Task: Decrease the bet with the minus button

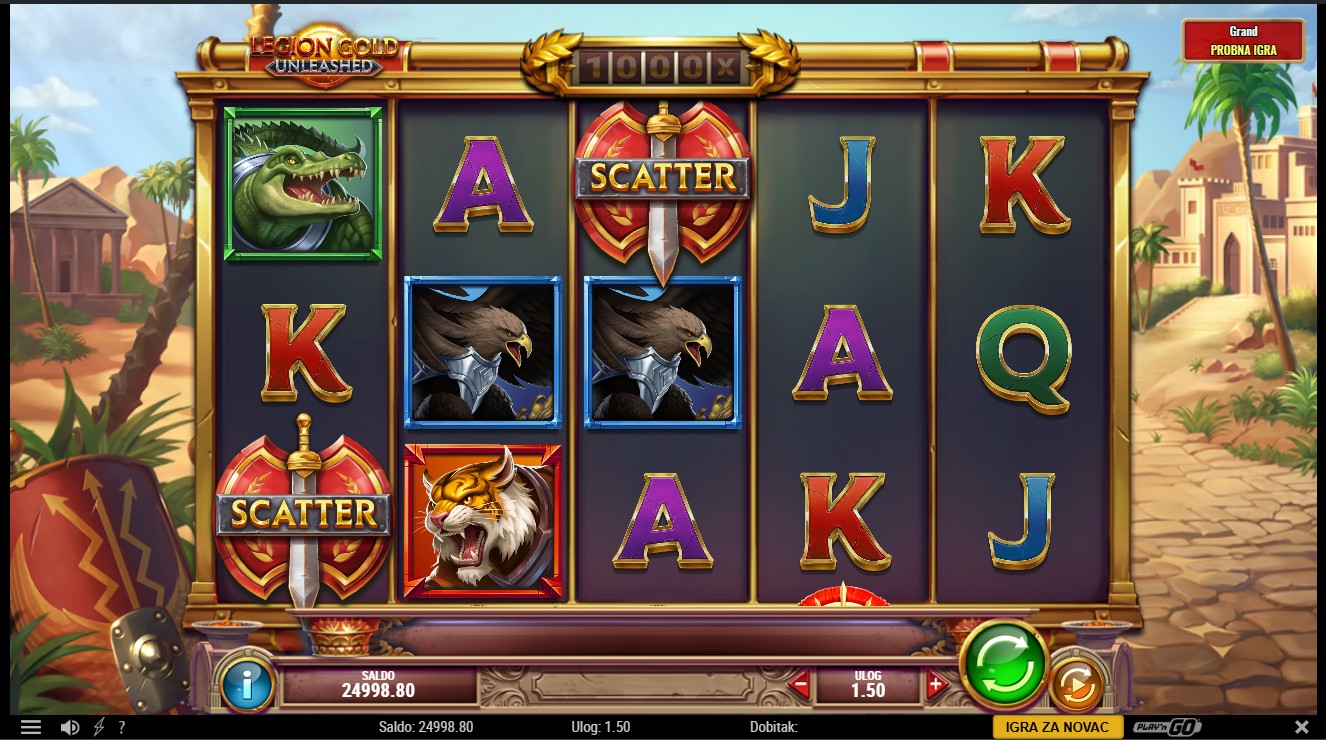Action: click(799, 686)
